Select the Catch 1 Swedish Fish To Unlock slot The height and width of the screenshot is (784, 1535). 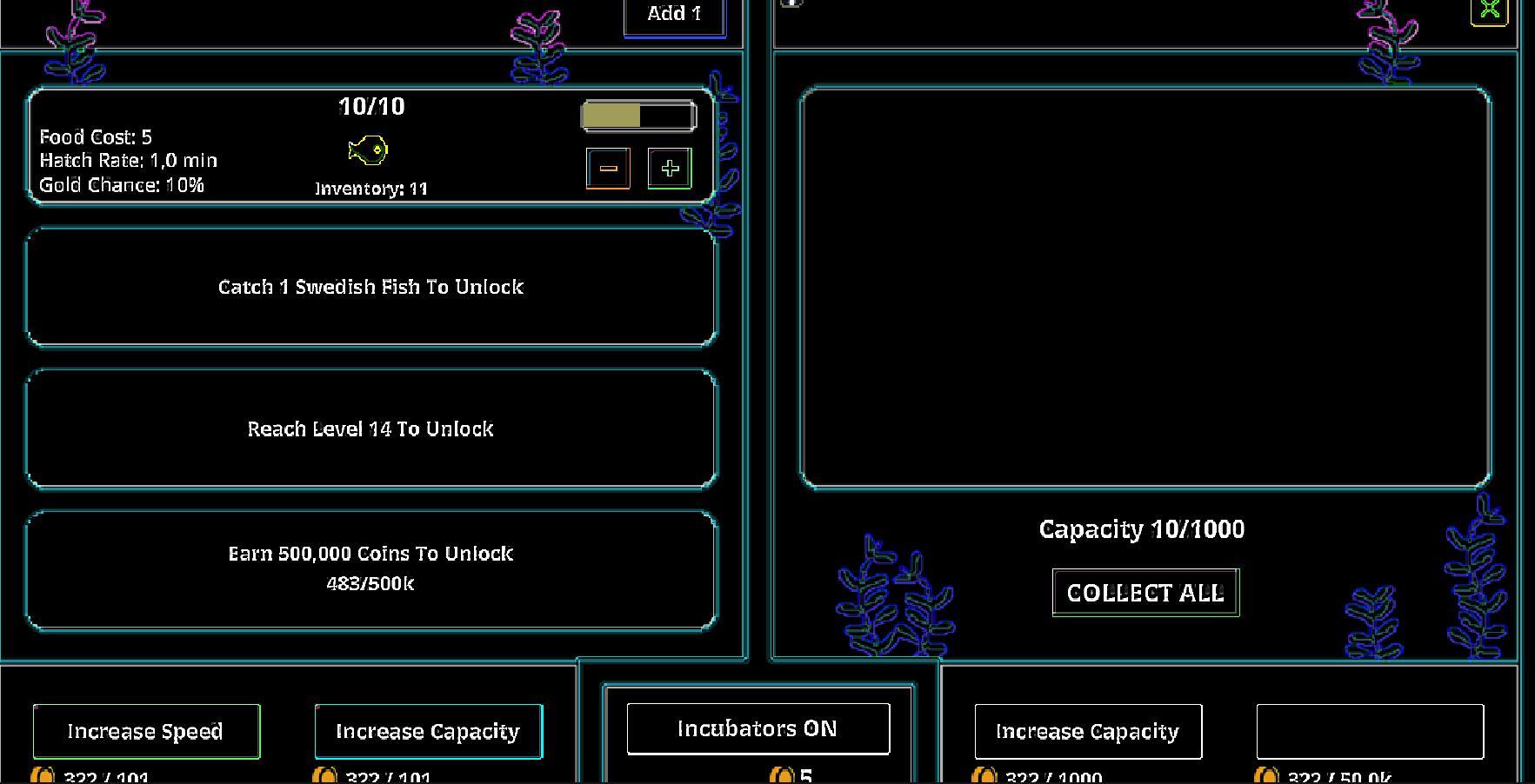(371, 286)
